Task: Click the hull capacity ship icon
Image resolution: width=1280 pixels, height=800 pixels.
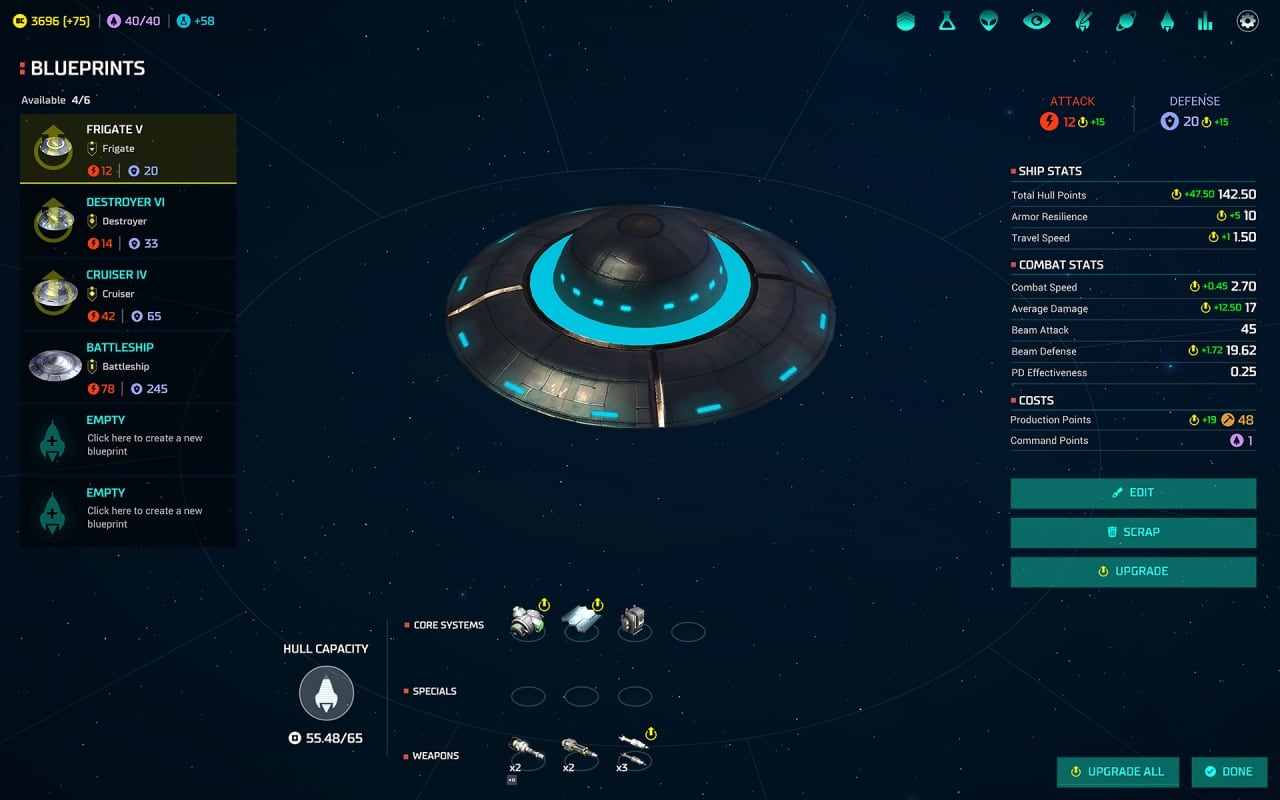Action: click(x=326, y=693)
